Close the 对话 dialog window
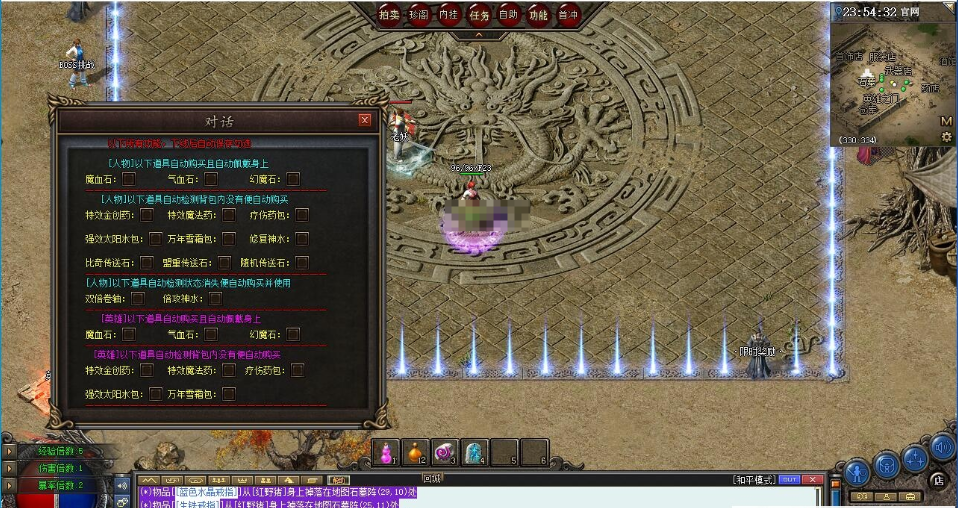958x508 pixels. (364, 121)
